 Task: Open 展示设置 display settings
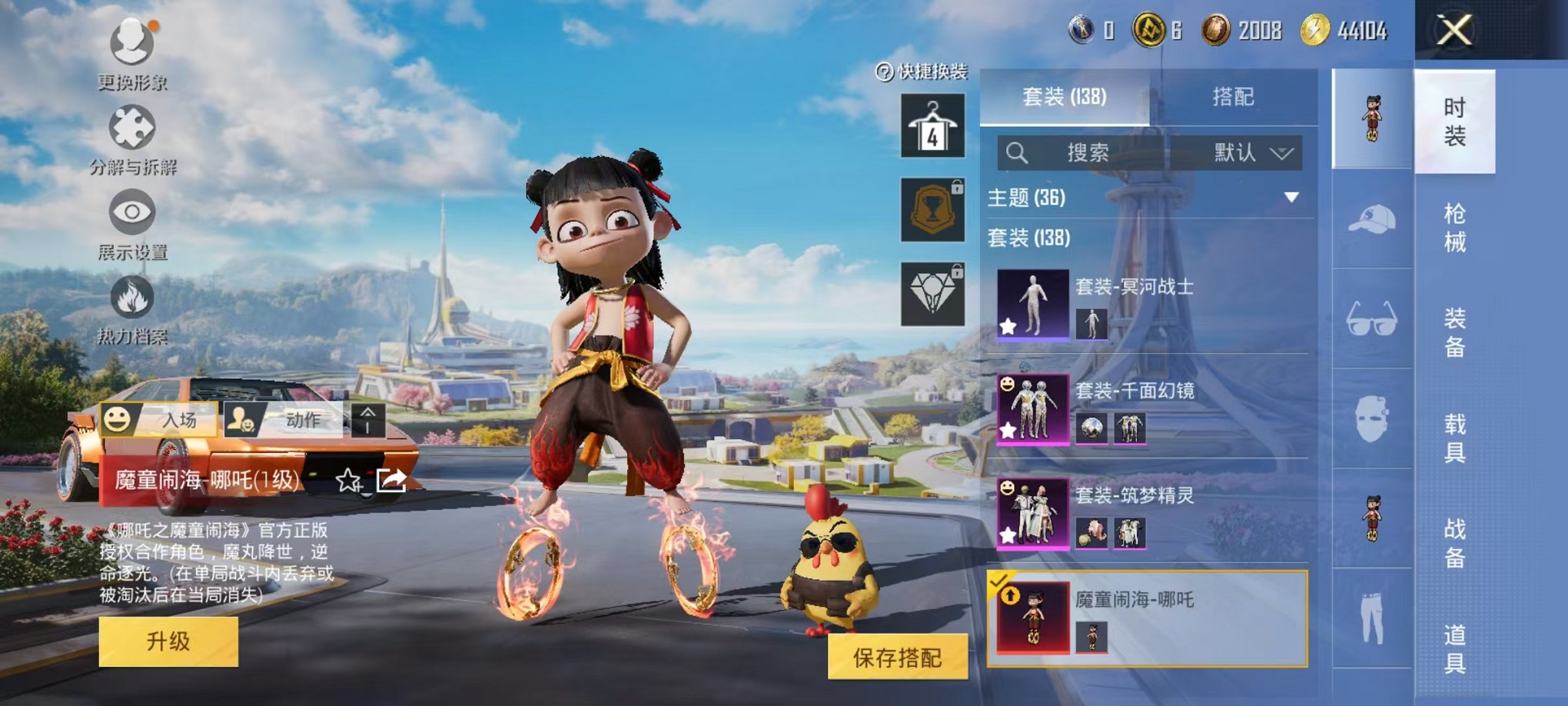(x=132, y=221)
